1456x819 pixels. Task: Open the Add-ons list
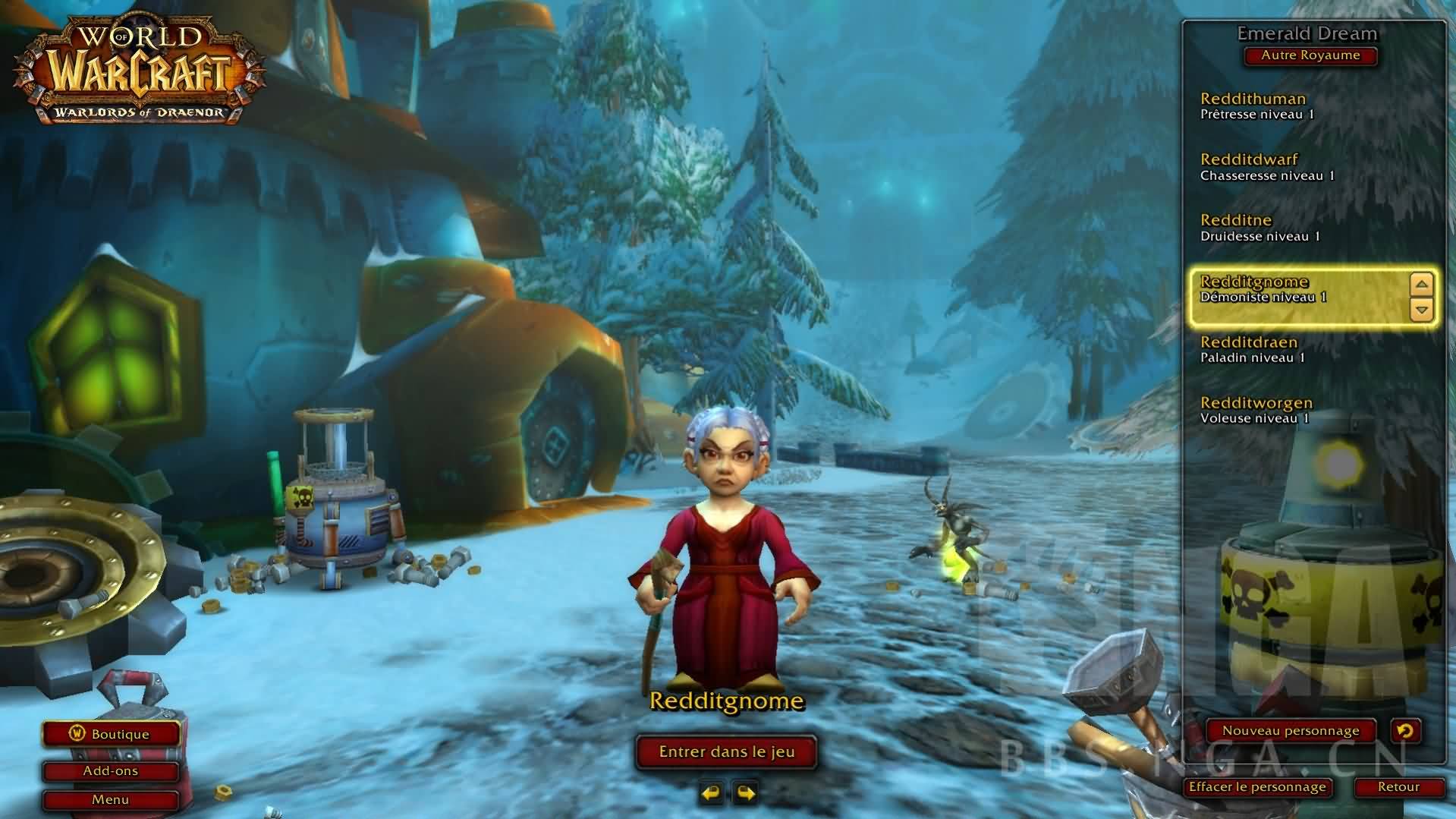pos(111,771)
